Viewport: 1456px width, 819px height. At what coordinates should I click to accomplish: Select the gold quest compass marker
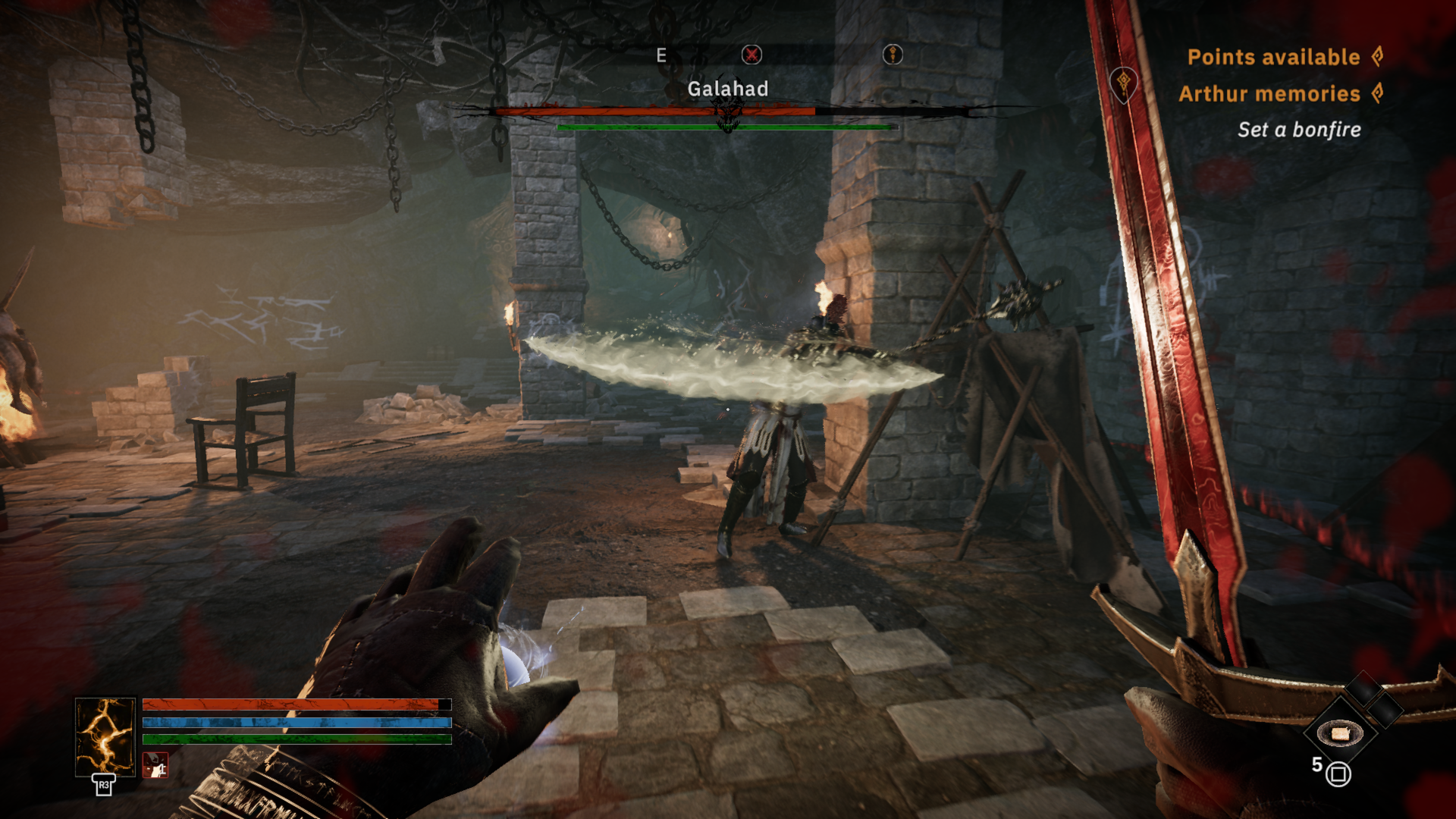(893, 55)
